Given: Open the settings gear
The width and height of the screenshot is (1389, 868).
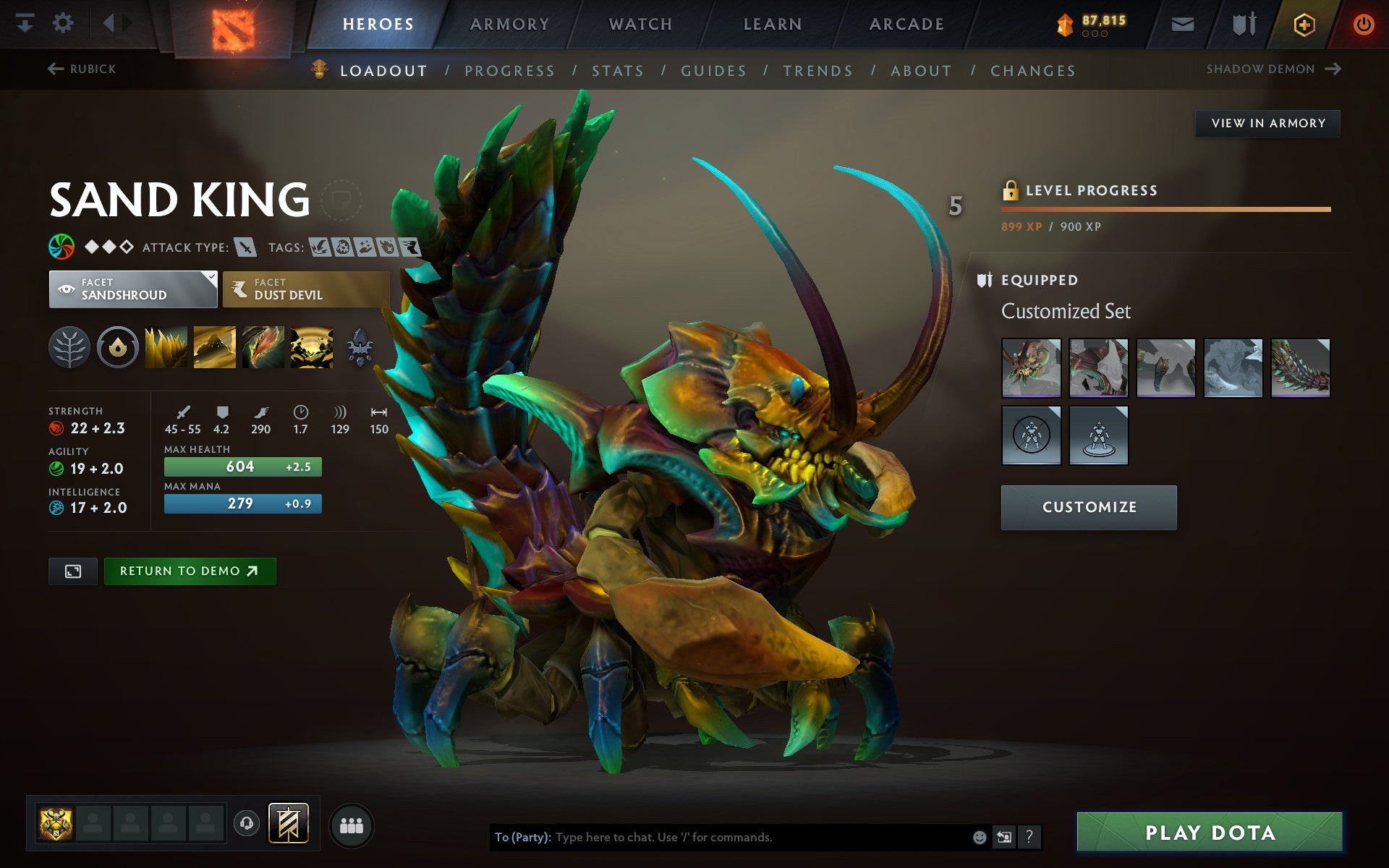Looking at the screenshot, I should 64,22.
